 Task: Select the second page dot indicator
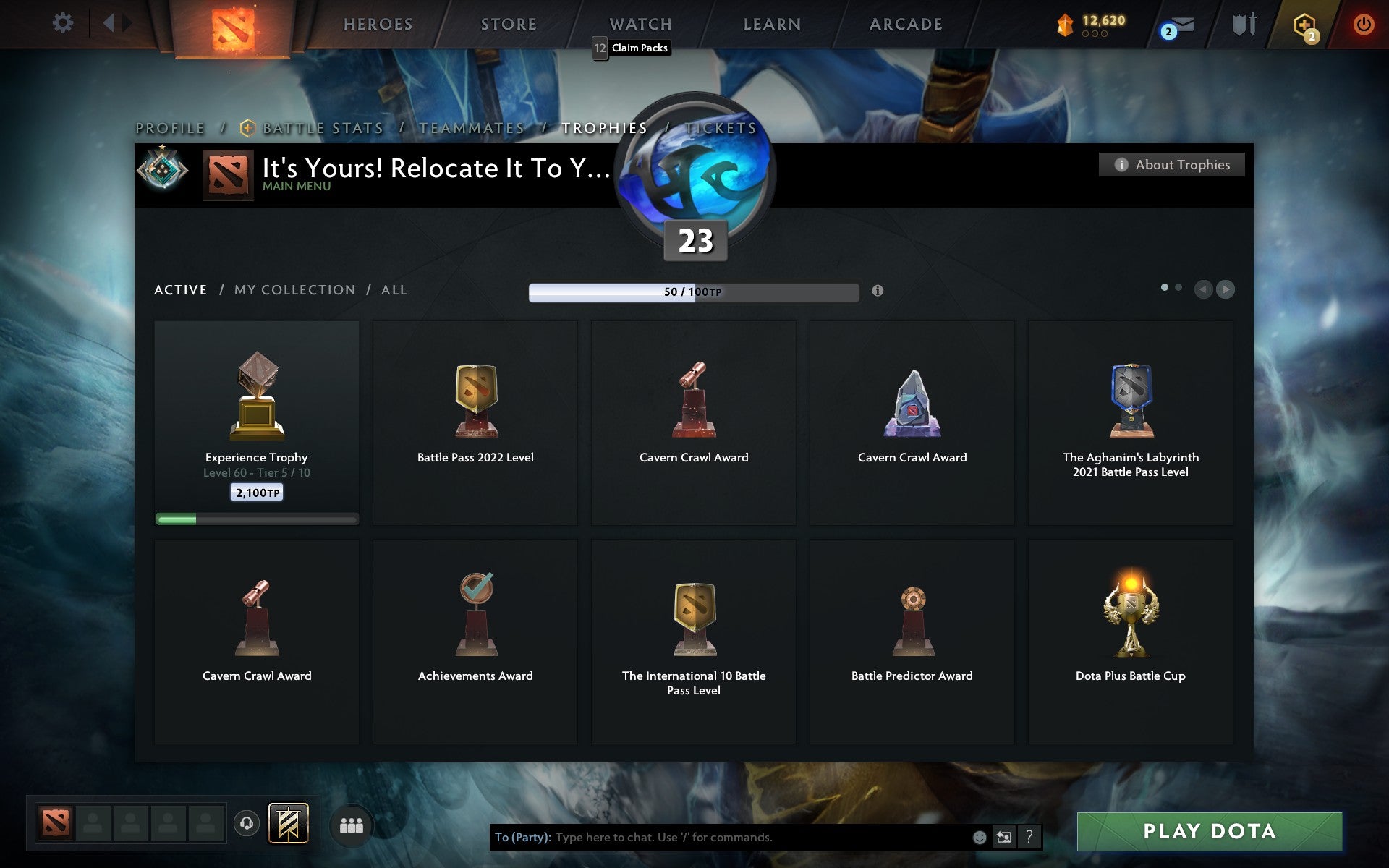(x=1178, y=287)
